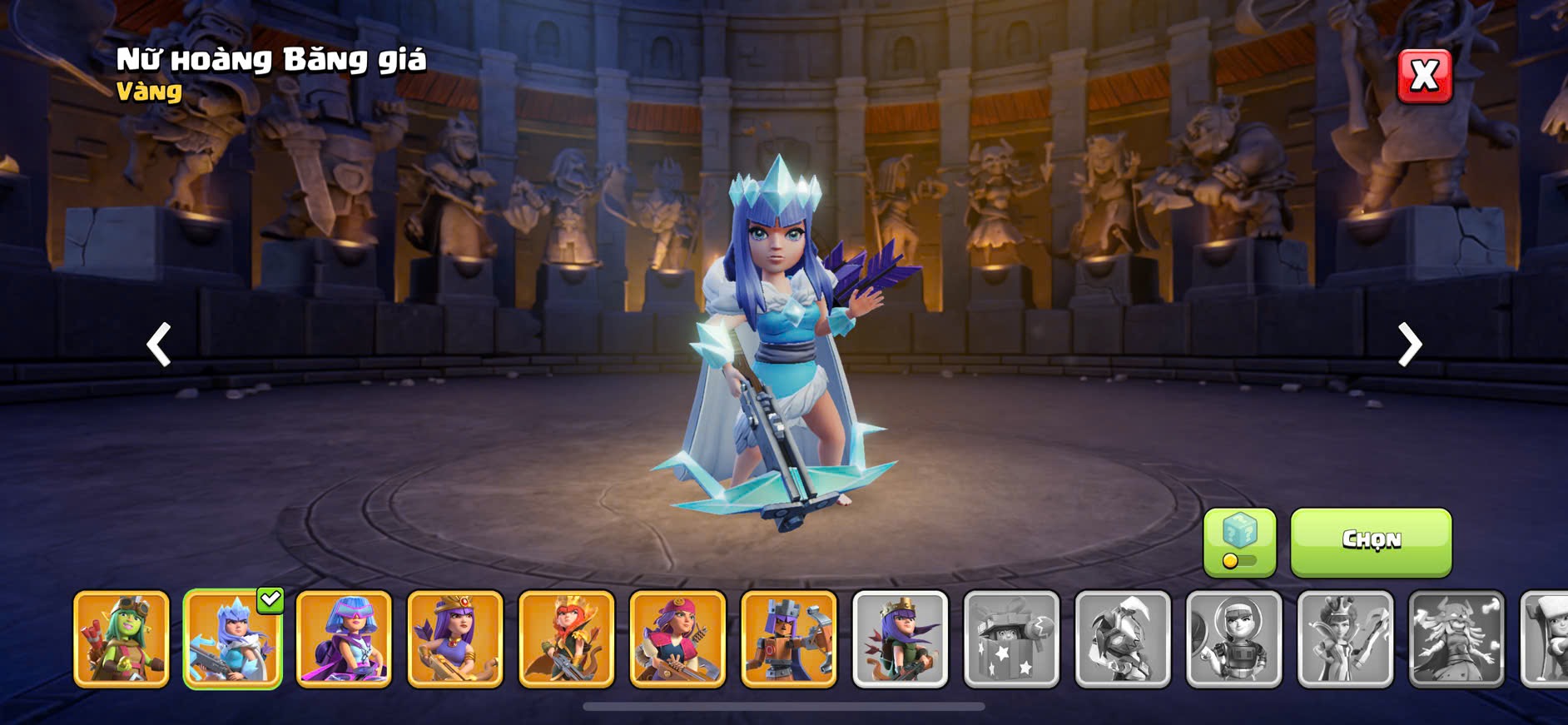Close the skin selection screen
The width and height of the screenshot is (1568, 725).
pos(1424,76)
